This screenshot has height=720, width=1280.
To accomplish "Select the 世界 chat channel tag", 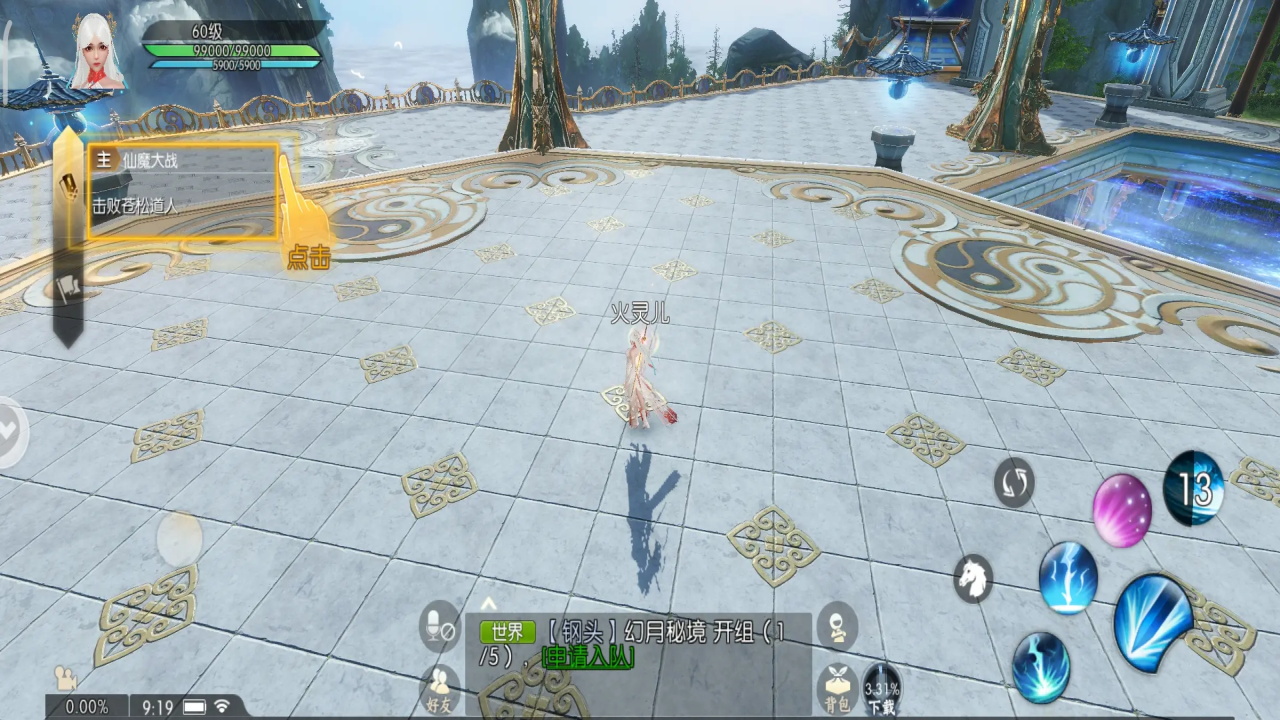I will point(508,632).
